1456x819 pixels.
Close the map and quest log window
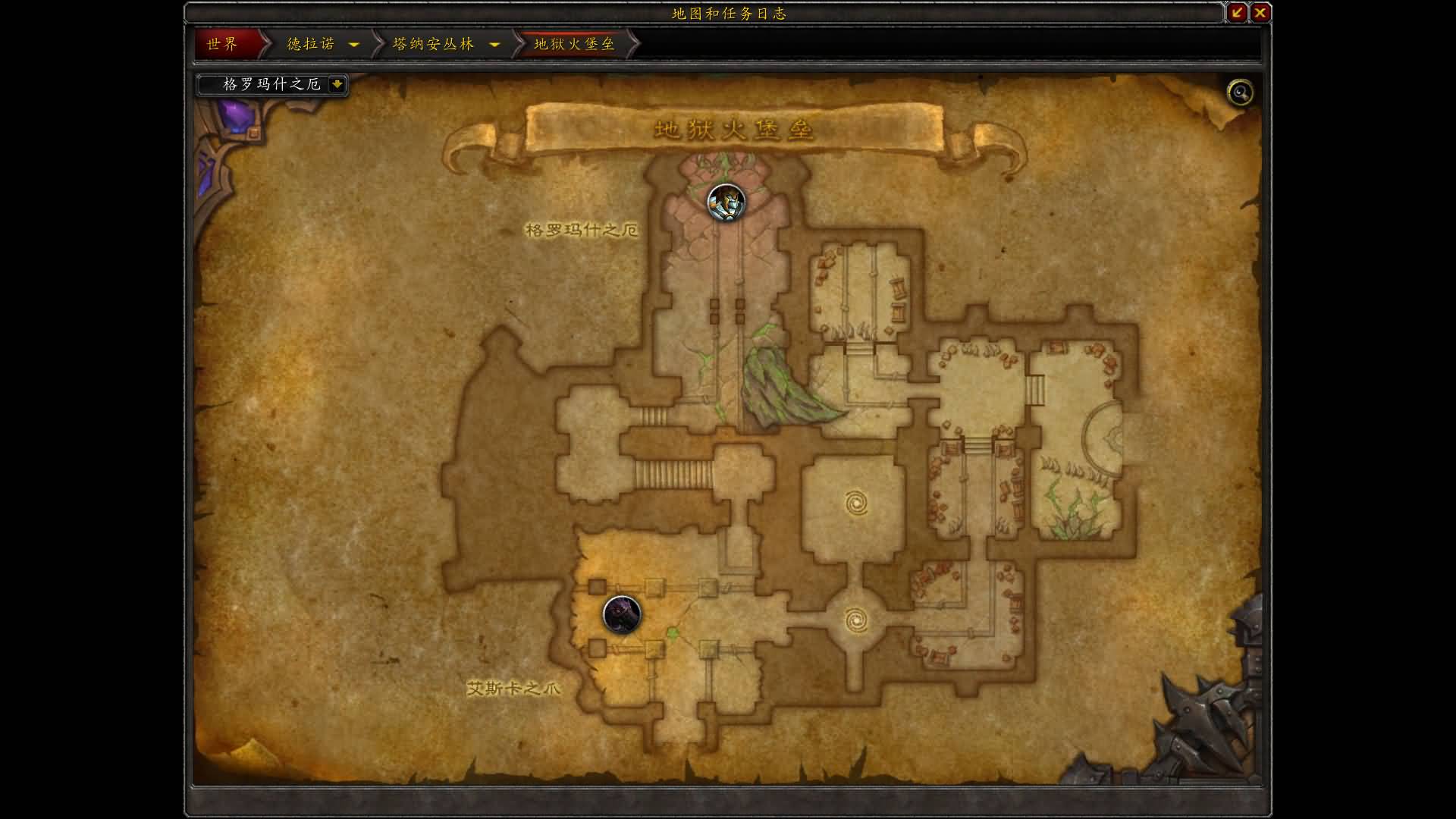(1260, 12)
